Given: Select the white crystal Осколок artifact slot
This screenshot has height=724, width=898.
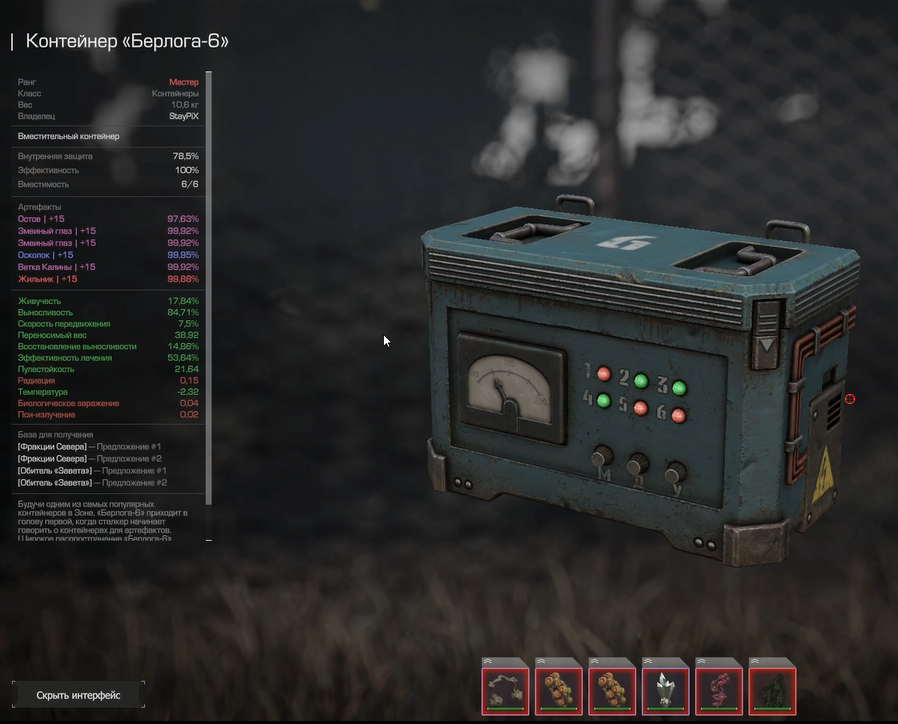Looking at the screenshot, I should click(x=665, y=686).
